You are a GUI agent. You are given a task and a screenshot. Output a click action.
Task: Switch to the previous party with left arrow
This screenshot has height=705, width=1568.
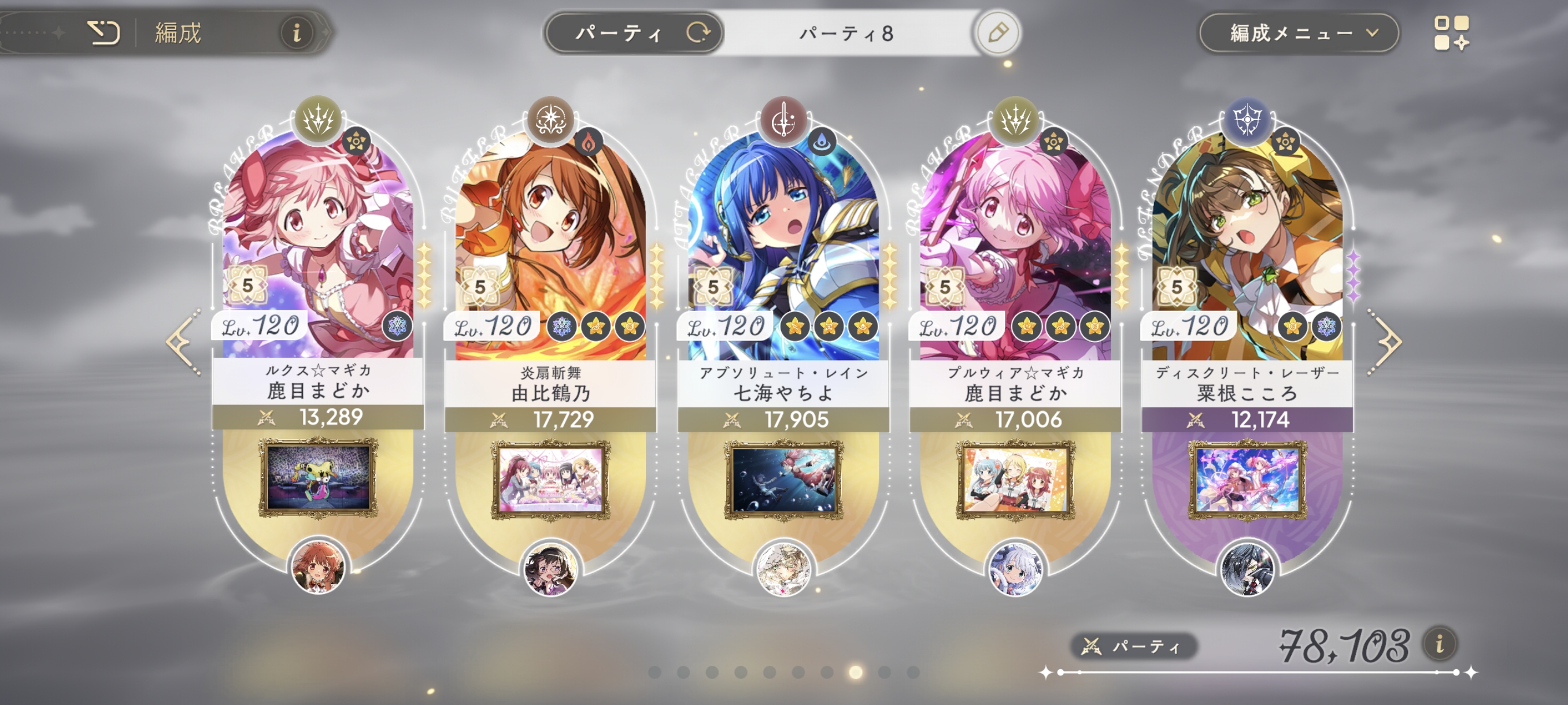point(183,342)
